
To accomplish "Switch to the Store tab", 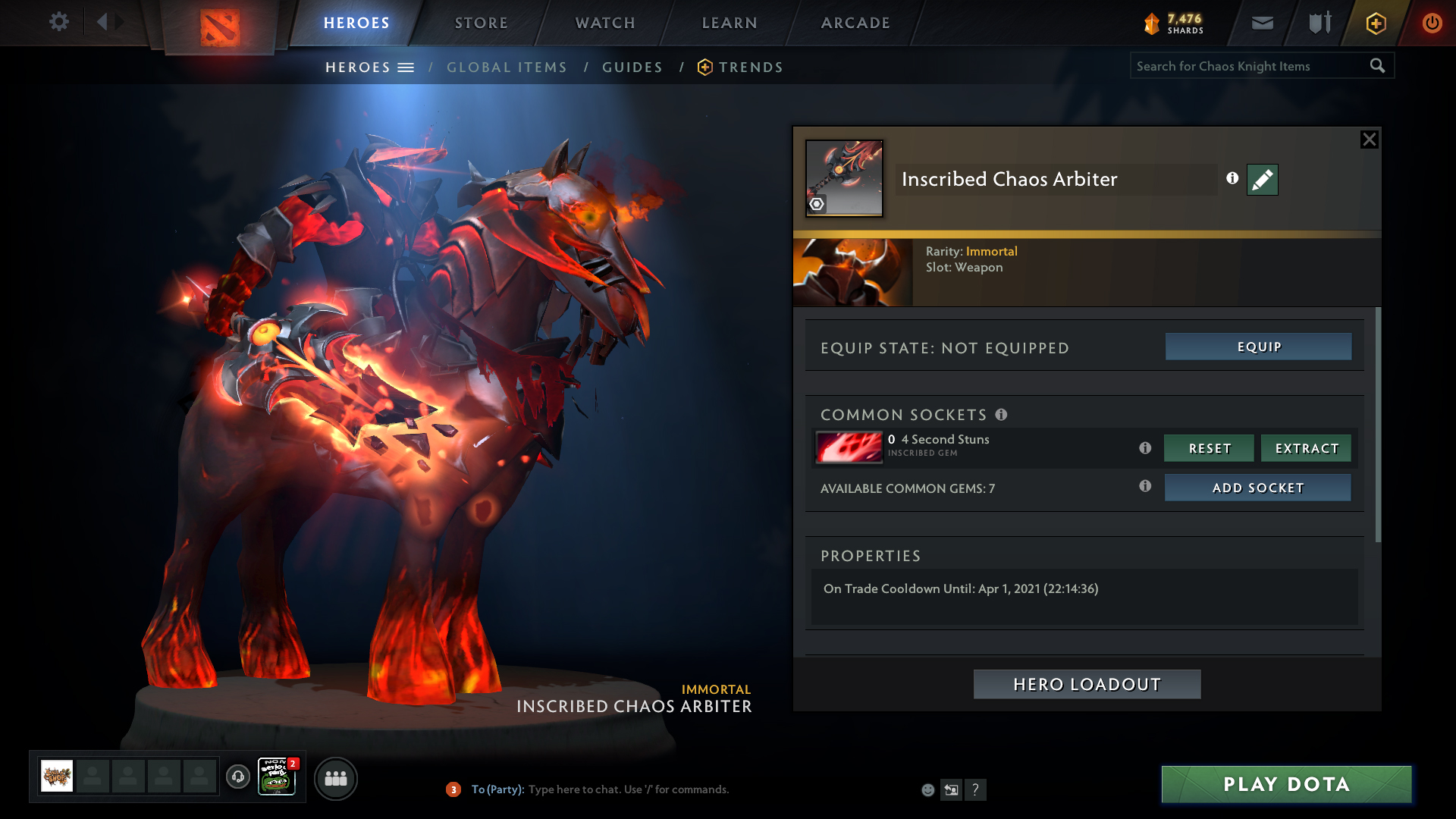I will pyautogui.click(x=482, y=23).
